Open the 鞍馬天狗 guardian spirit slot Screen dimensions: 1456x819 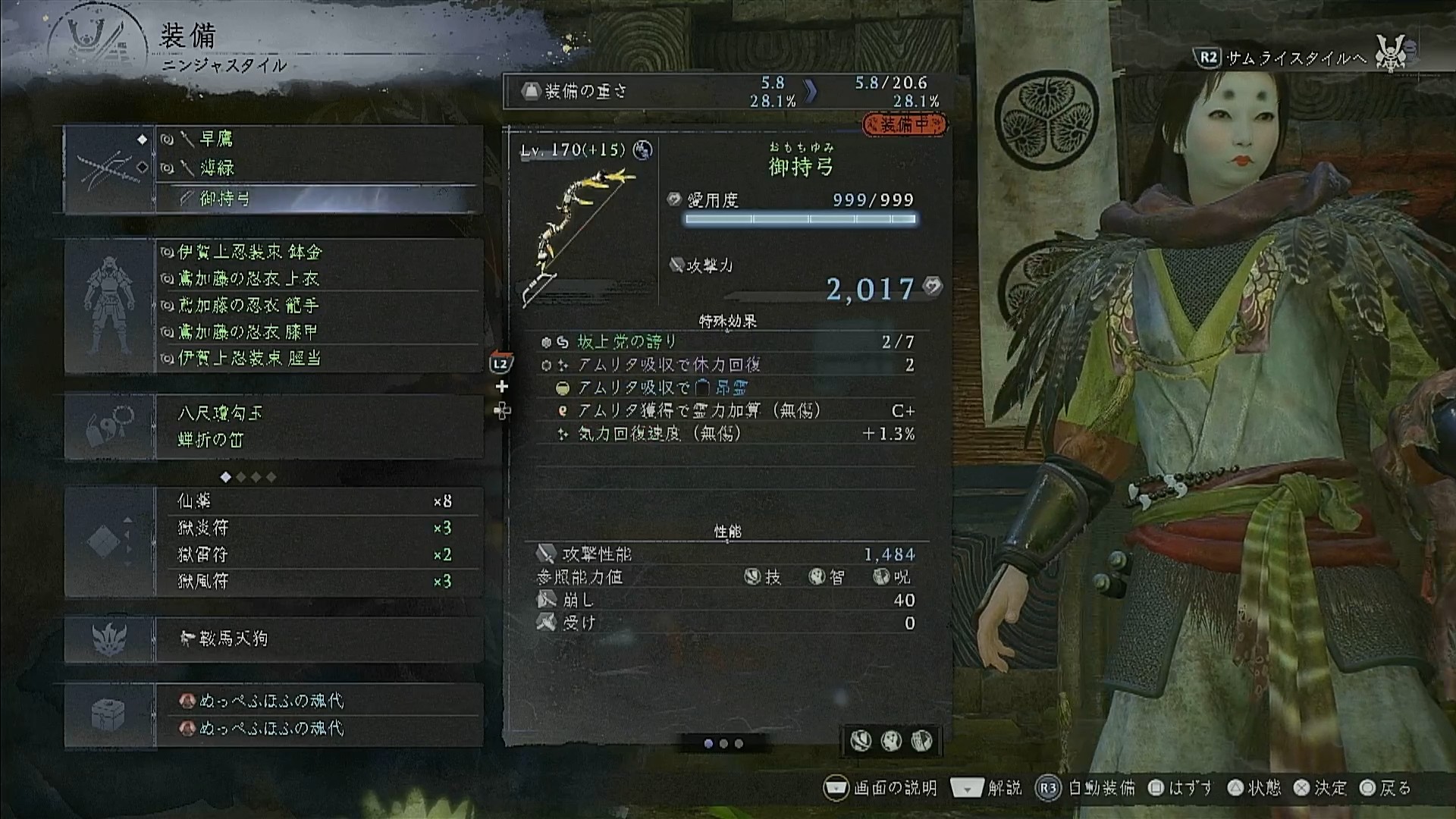[318, 639]
